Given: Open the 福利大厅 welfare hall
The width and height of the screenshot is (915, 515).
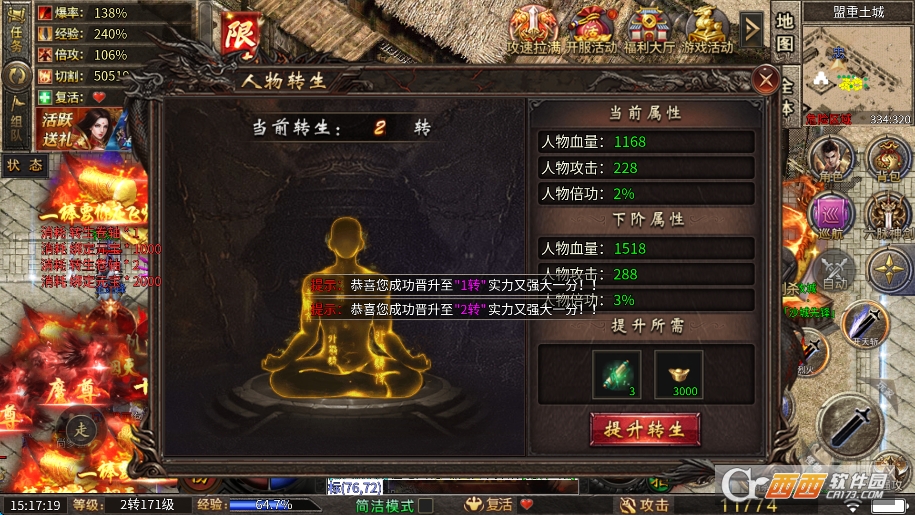Looking at the screenshot, I should coord(649,30).
